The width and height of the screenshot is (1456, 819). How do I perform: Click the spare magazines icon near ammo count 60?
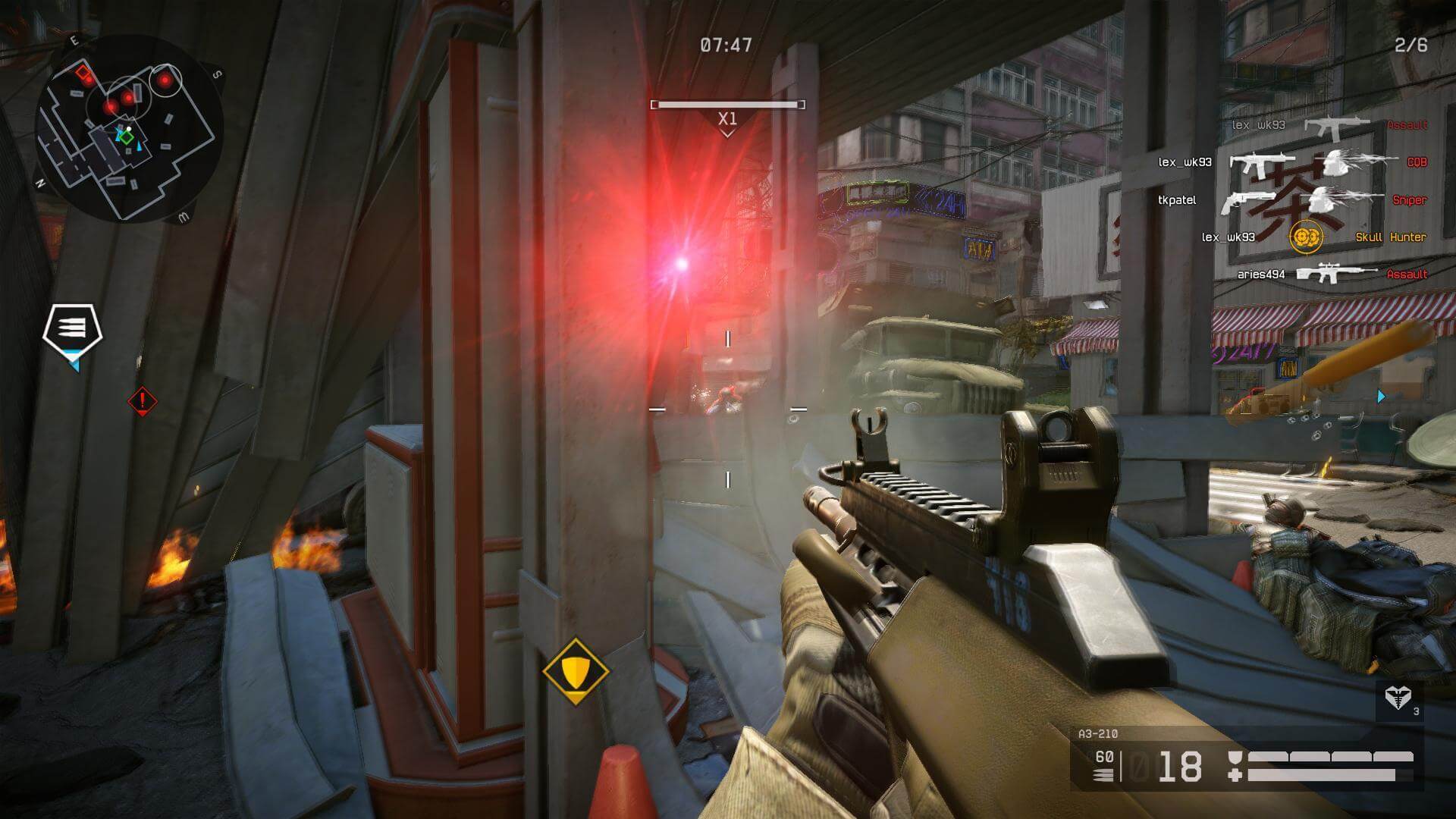[x=1103, y=775]
